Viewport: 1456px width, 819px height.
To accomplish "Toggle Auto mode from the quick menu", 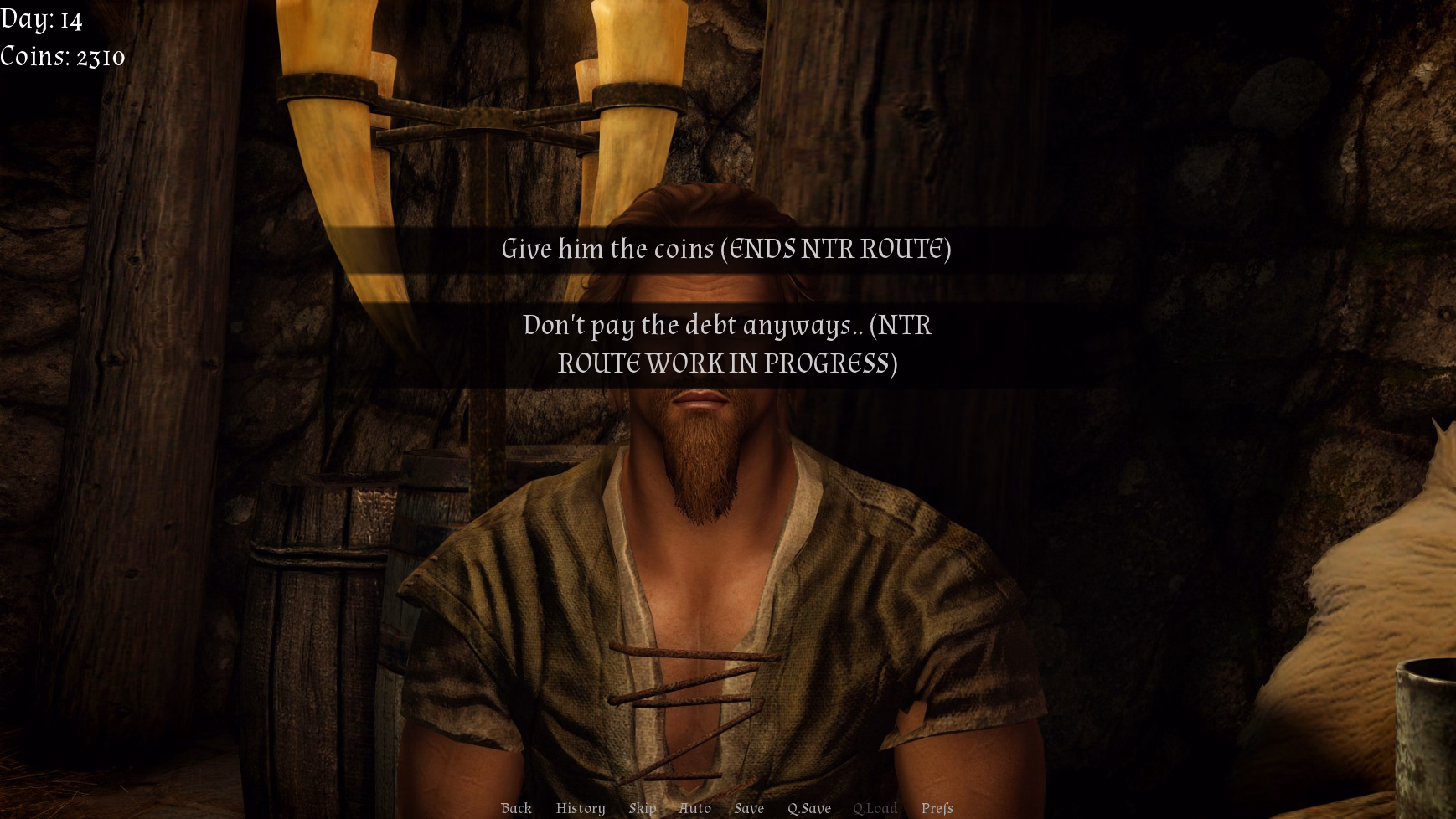I will point(694,808).
